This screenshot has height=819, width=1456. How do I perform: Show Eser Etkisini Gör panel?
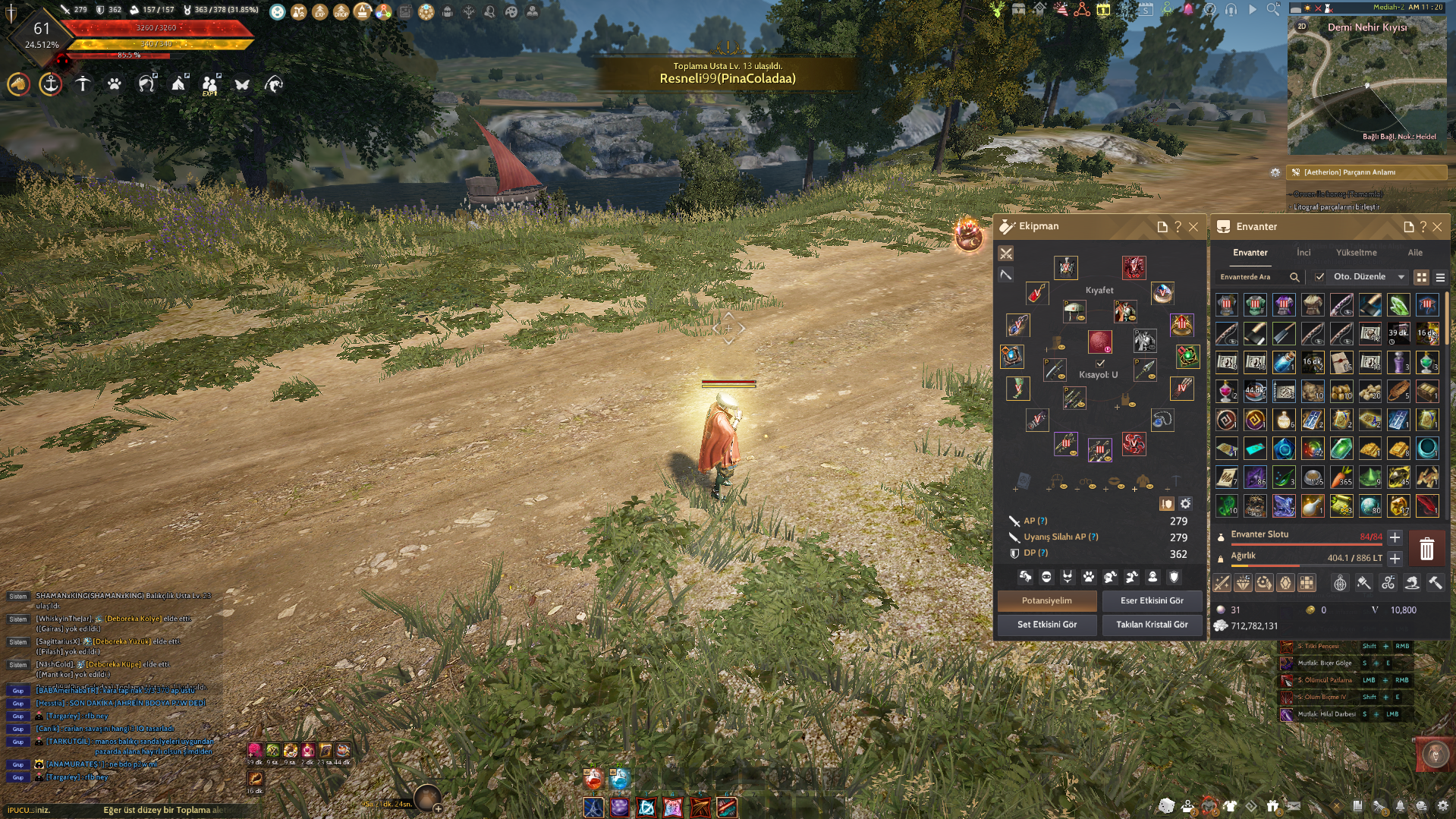[x=1152, y=600]
